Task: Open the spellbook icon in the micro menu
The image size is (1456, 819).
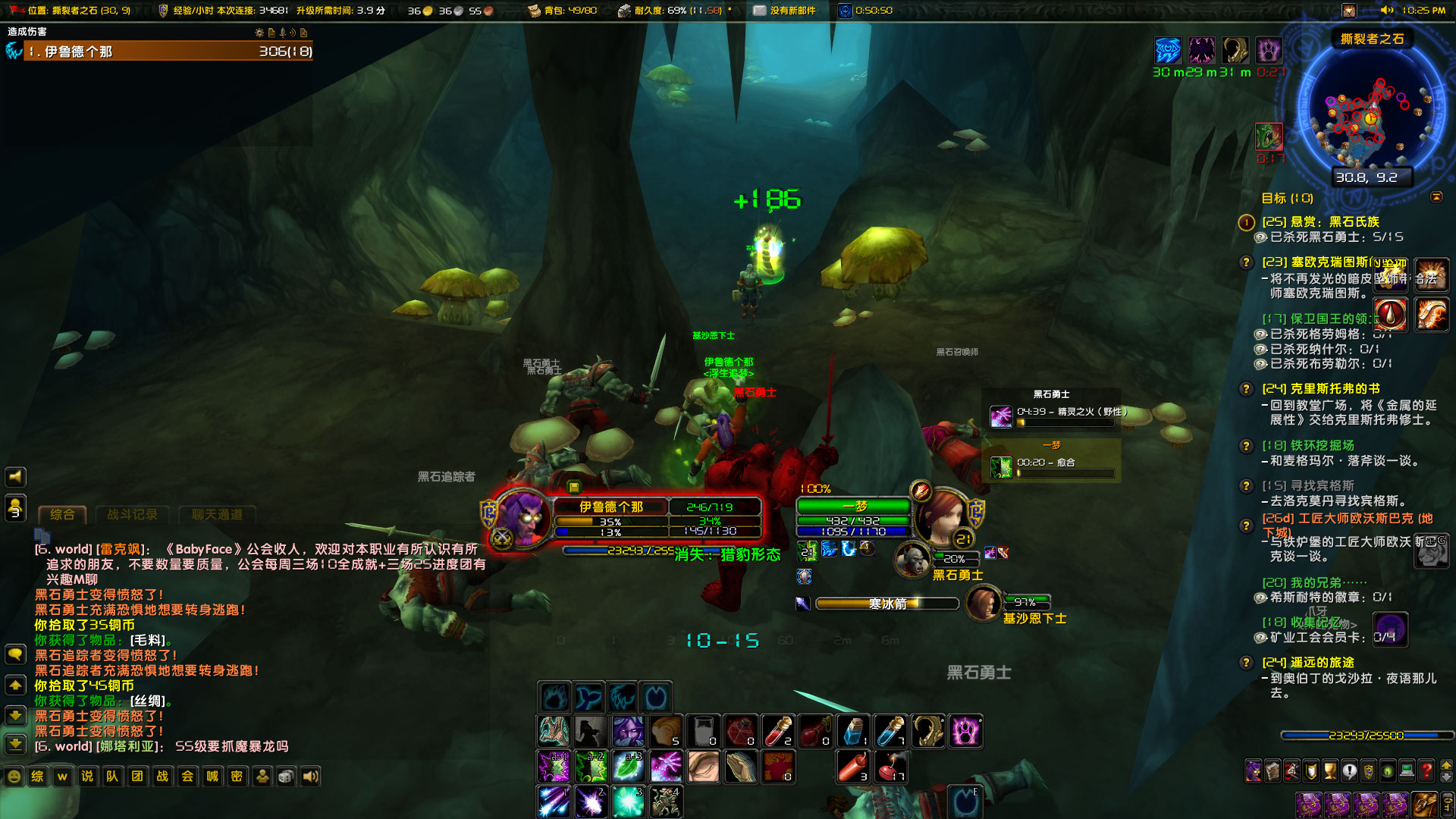Action: point(1272,770)
